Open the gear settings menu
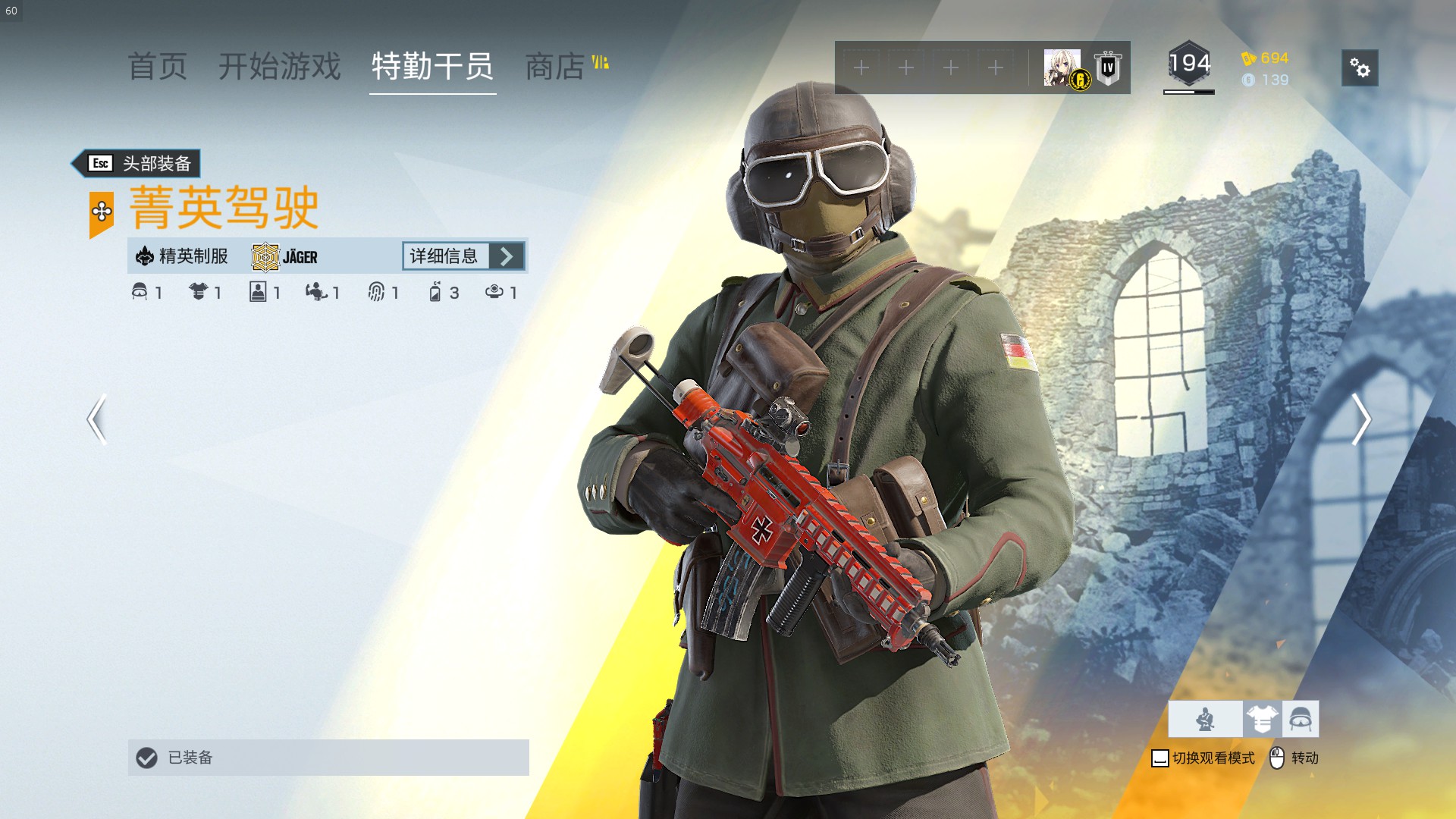Image resolution: width=1456 pixels, height=819 pixels. [x=1360, y=68]
